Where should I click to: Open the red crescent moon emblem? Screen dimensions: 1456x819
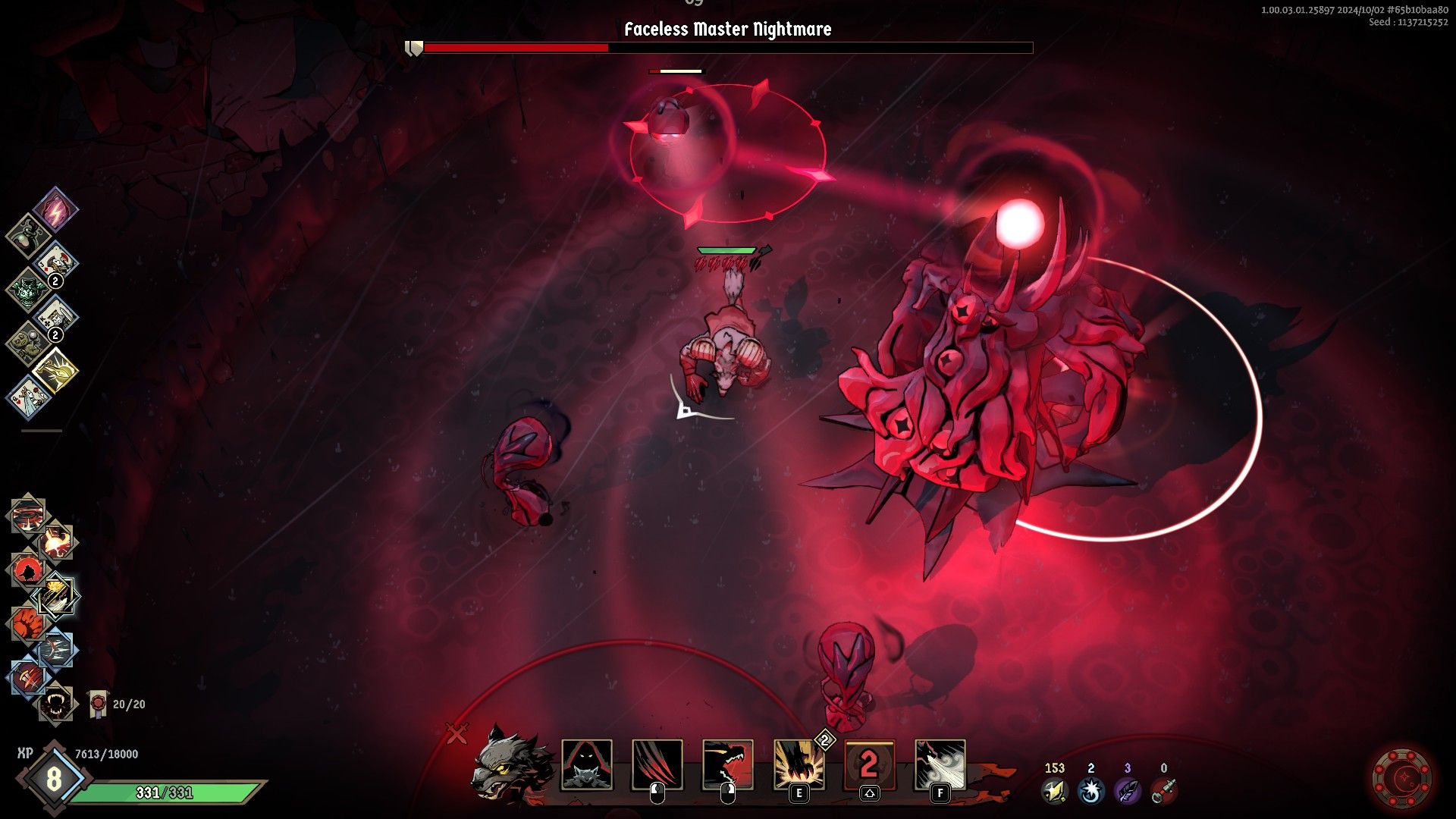click(x=1404, y=777)
